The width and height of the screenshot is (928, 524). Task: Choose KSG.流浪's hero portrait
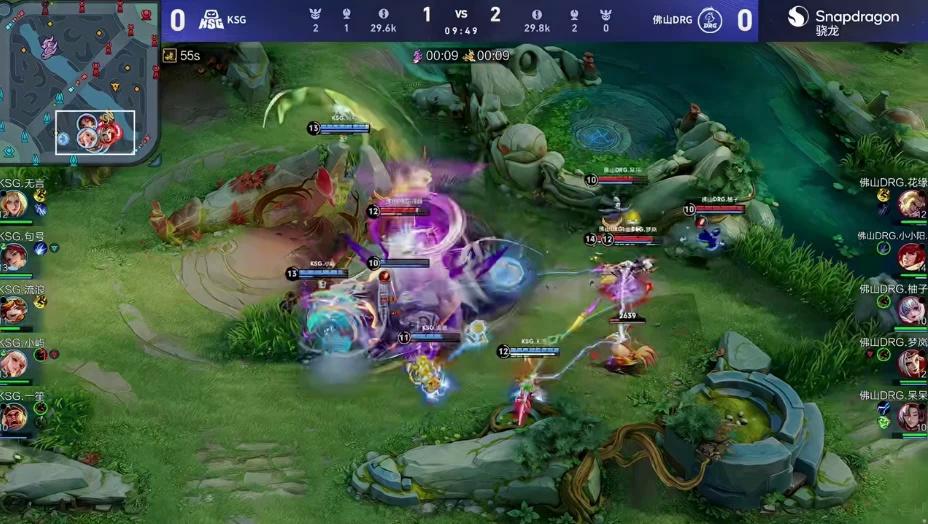tap(13, 310)
